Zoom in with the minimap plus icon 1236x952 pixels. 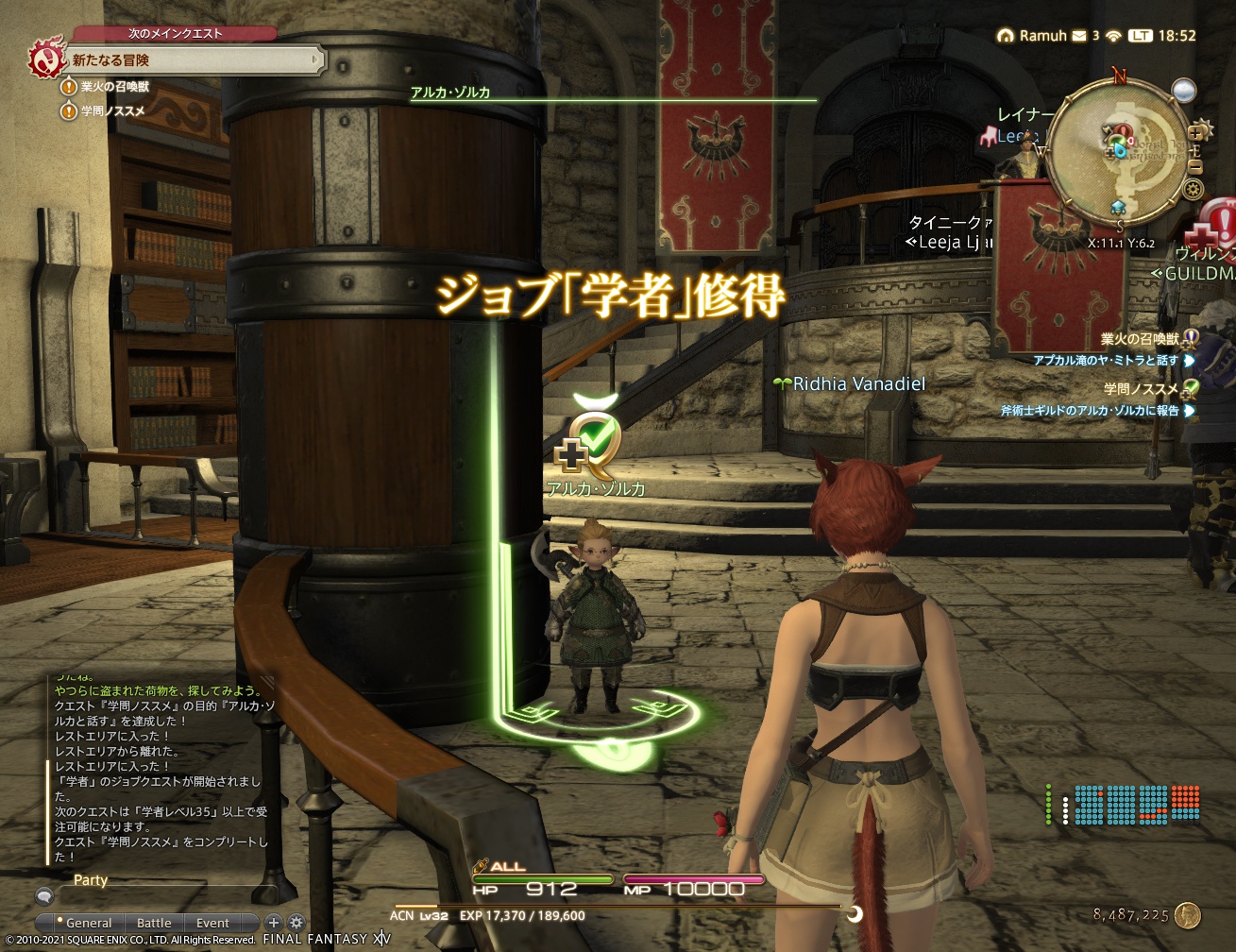(x=1196, y=132)
